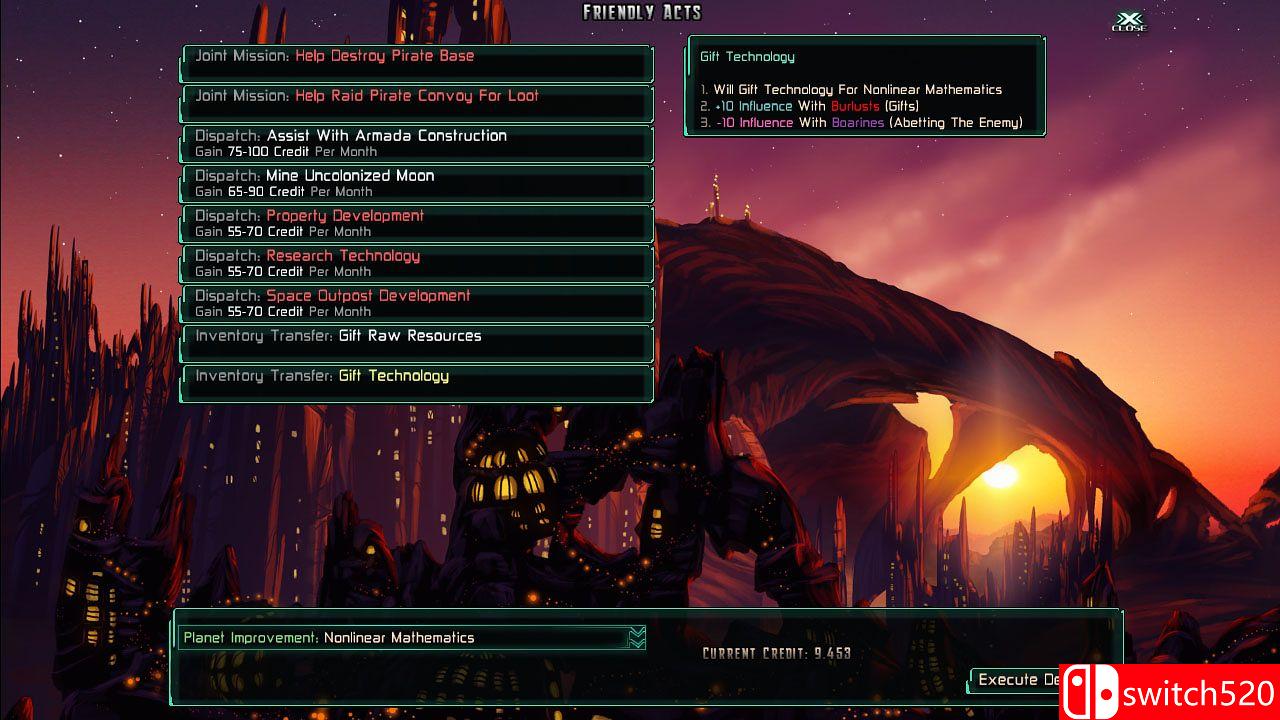The width and height of the screenshot is (1280, 720).
Task: Pick the Mine Uncolonized Moon dispatch
Action: pyautogui.click(x=416, y=184)
